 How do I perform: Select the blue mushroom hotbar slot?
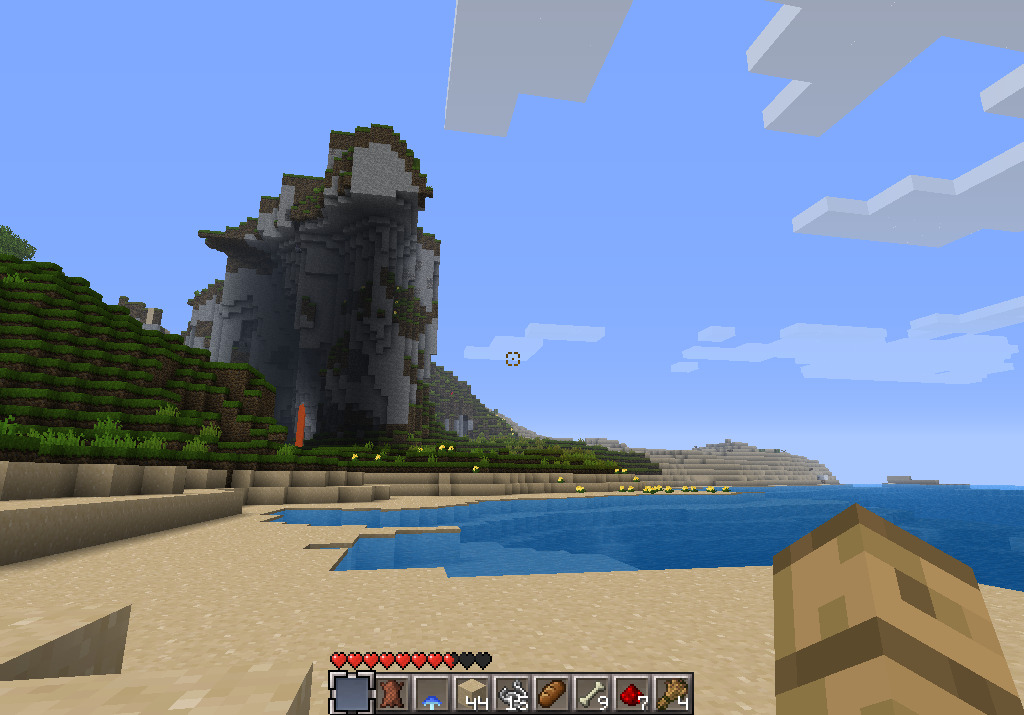tap(432, 692)
